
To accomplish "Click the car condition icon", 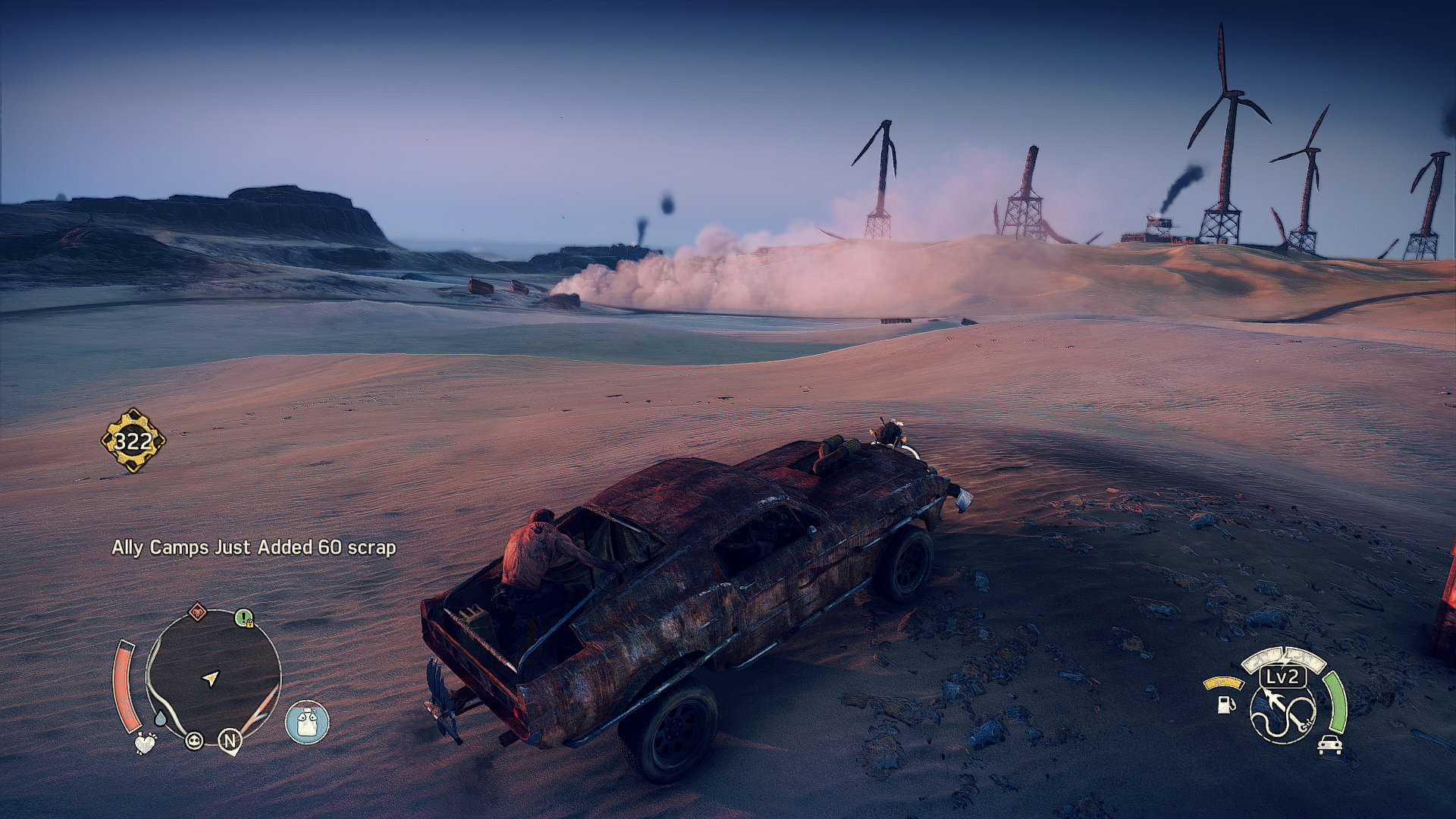I will point(1329,745).
